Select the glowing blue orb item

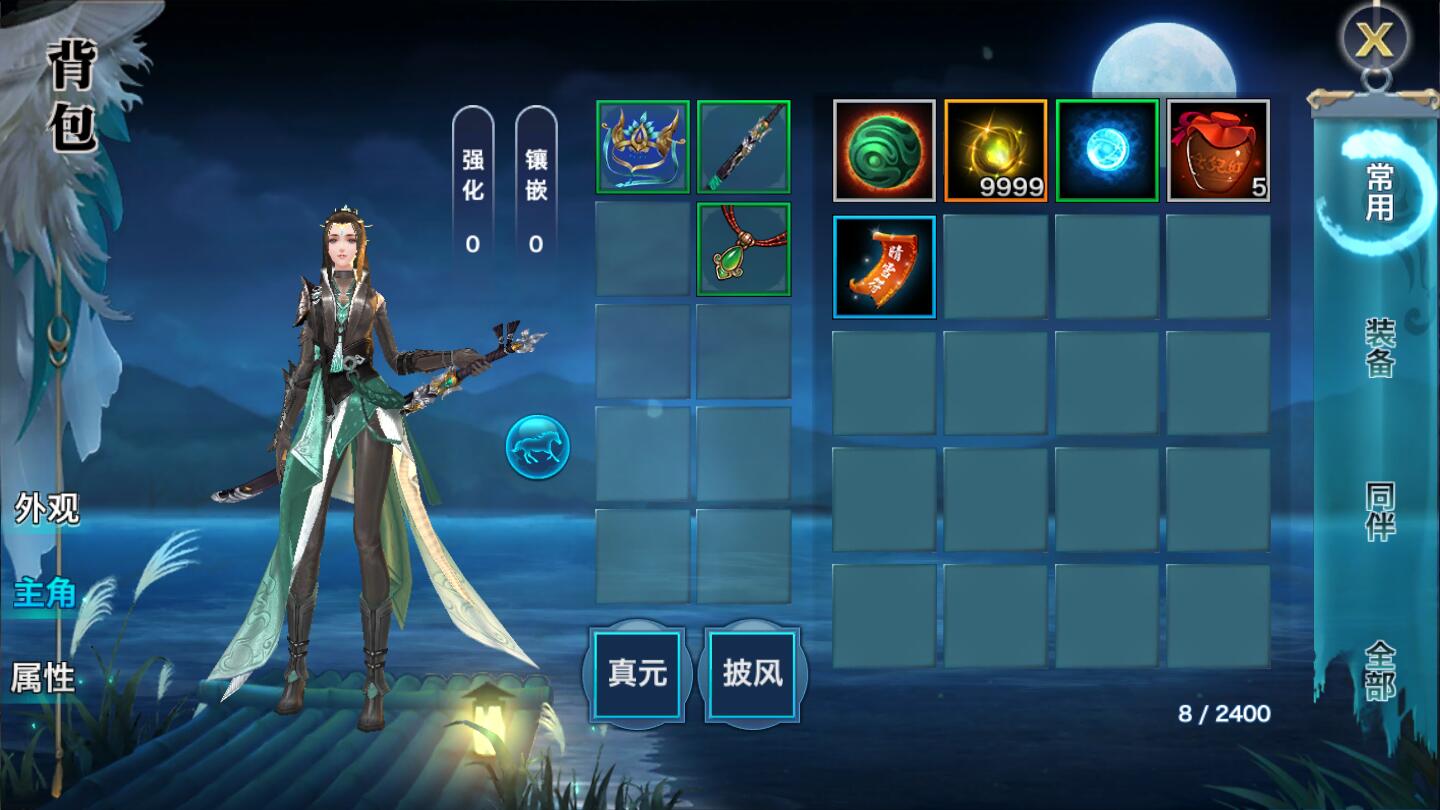click(x=1107, y=150)
